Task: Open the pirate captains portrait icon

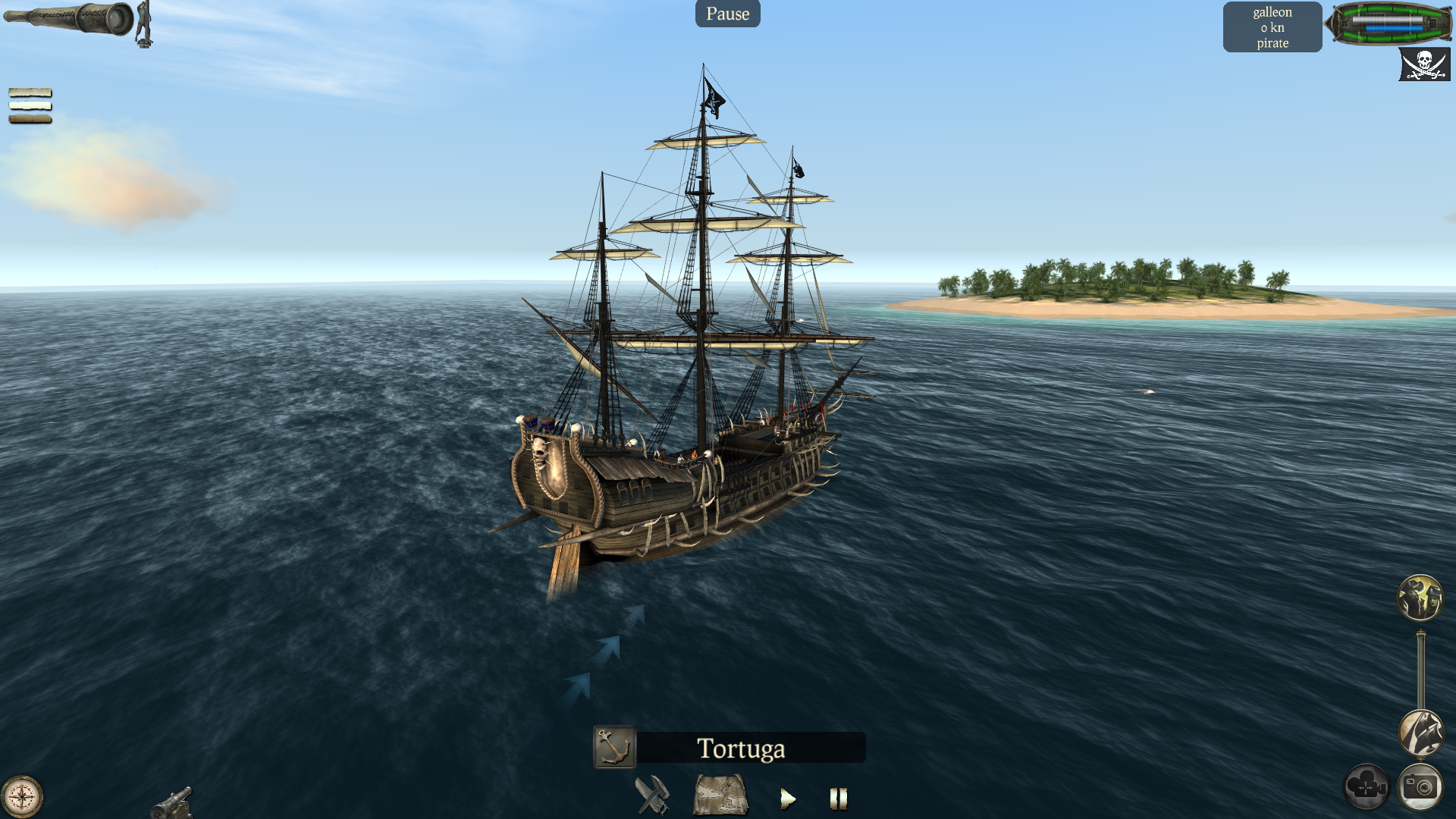Action: click(x=1420, y=598)
